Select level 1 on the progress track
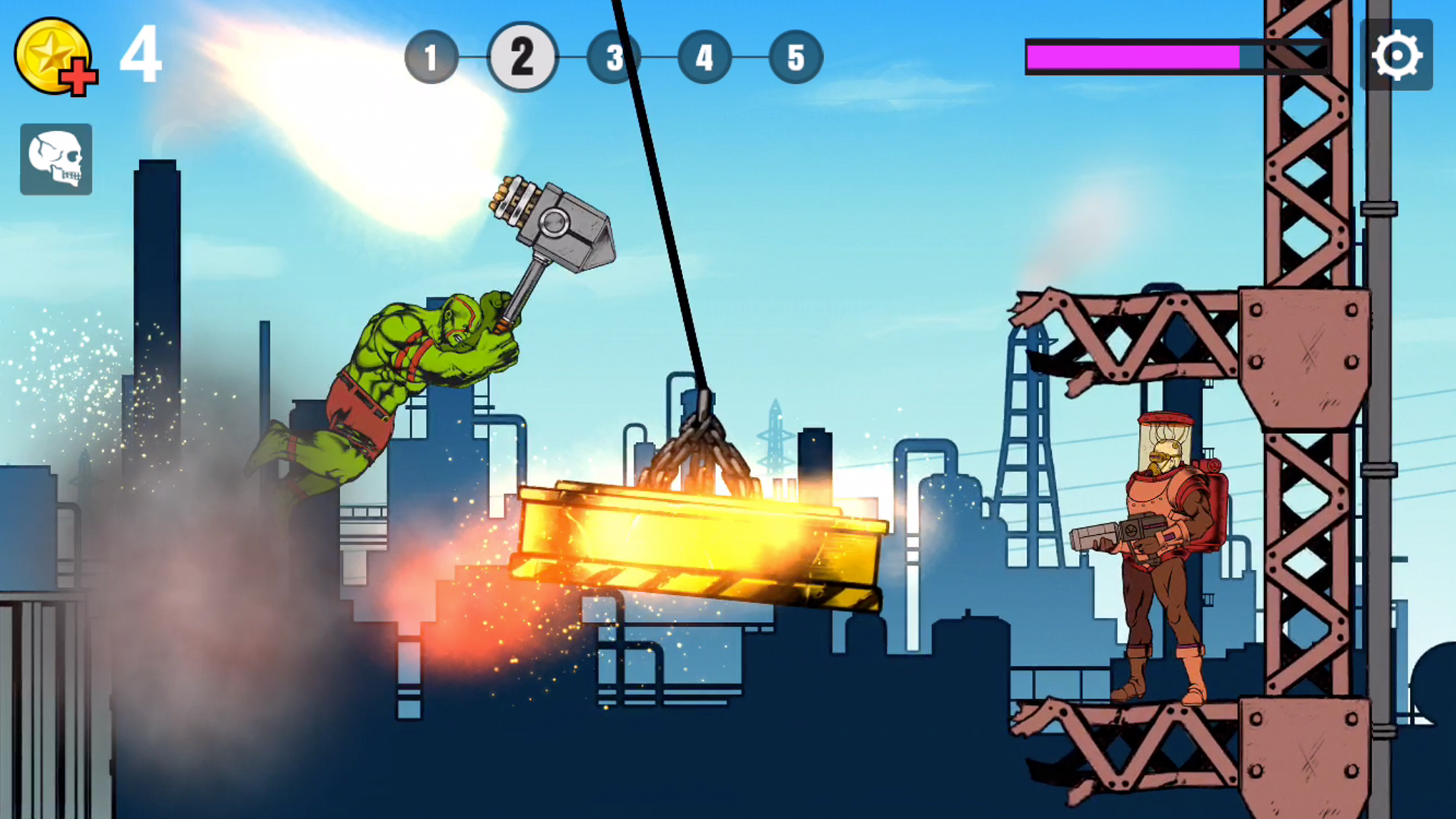Screen dimensions: 1456x819 coord(432,58)
